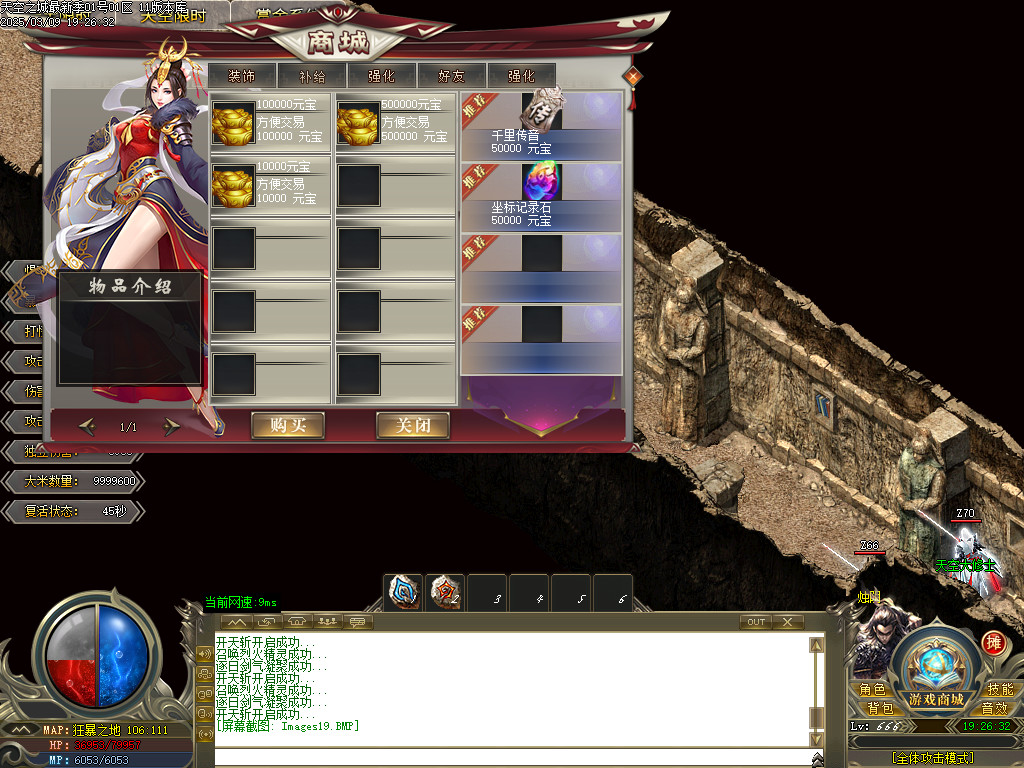Select the 好友 tab in shop
1024x768 pixels.
pos(451,75)
